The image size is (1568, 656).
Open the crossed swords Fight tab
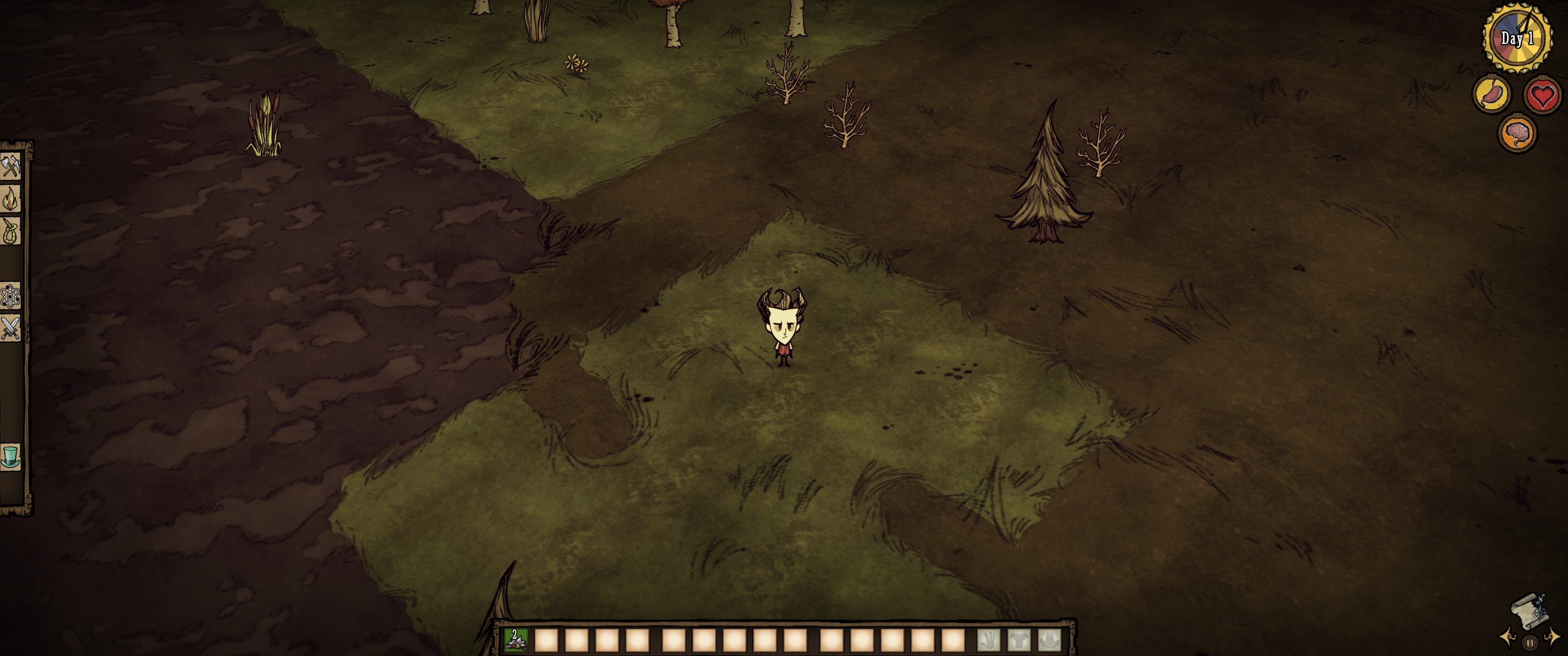click(10, 328)
